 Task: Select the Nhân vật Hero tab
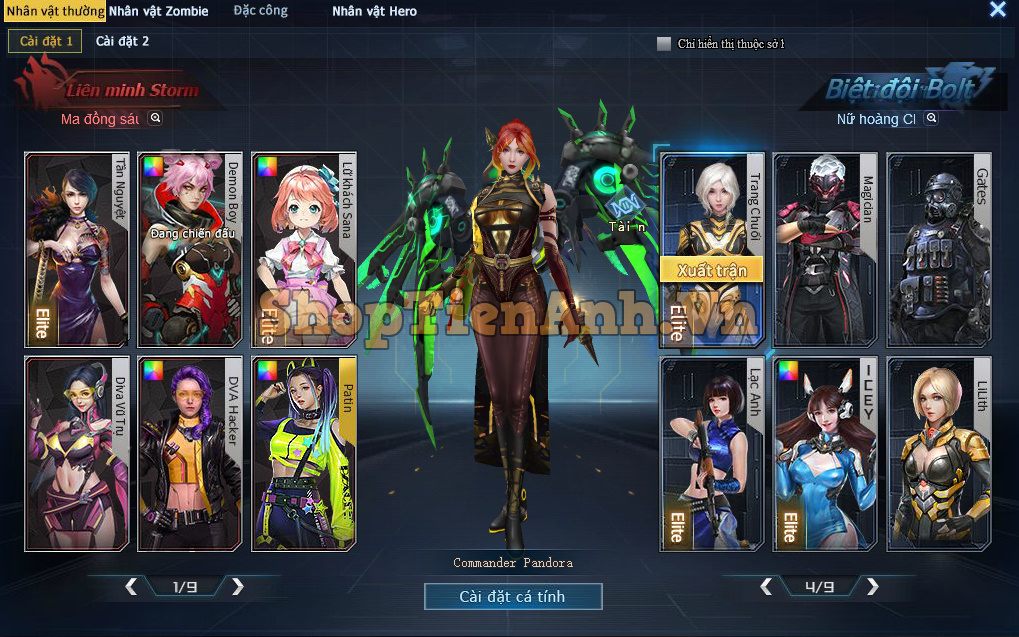pyautogui.click(x=374, y=11)
